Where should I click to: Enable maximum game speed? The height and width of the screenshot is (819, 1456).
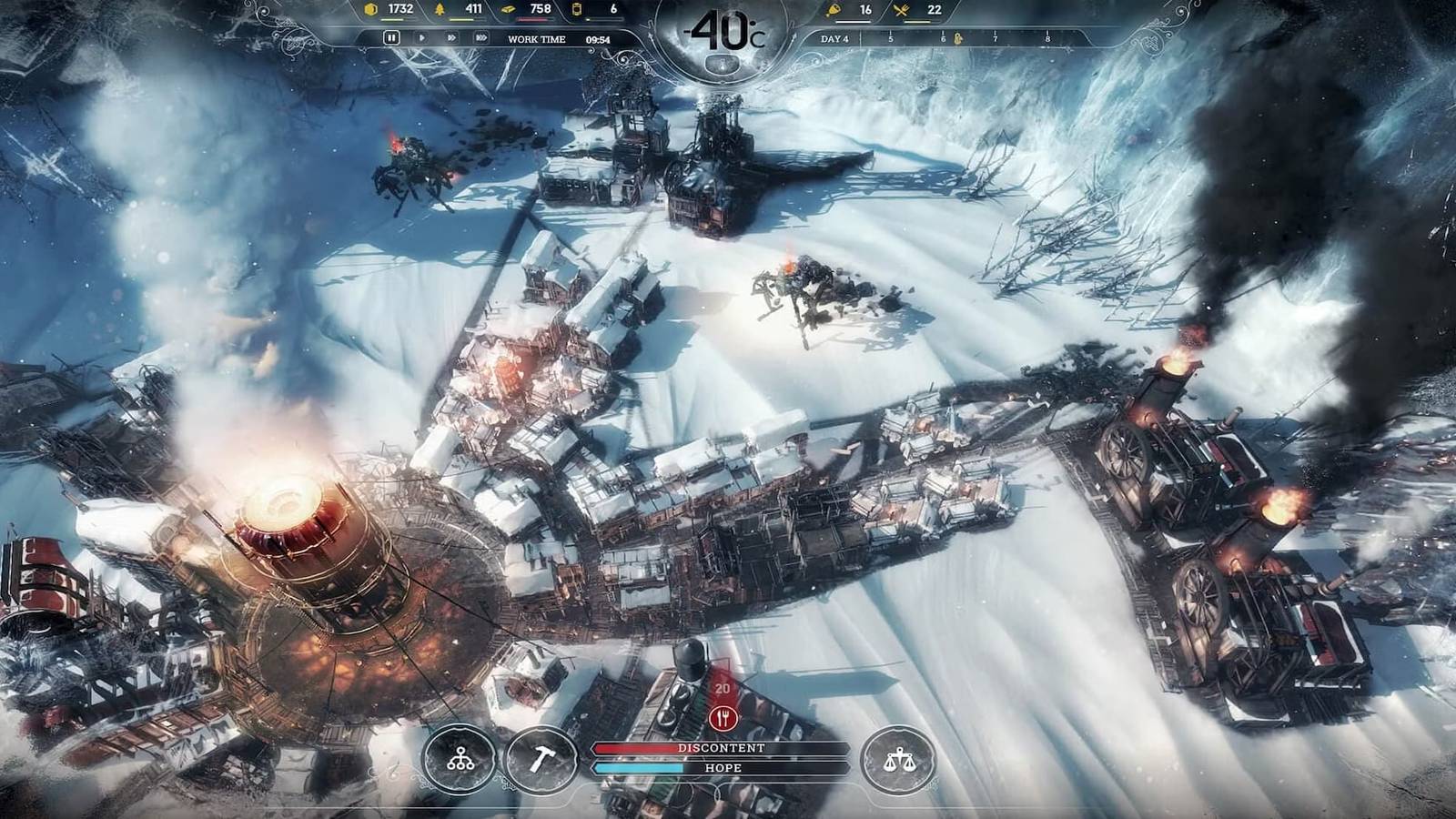point(481,39)
